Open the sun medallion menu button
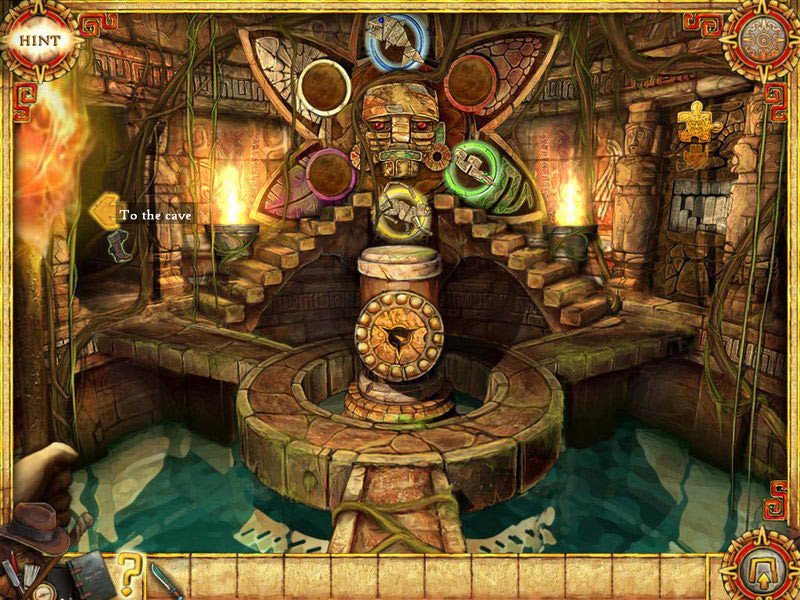800x600 pixels. click(x=760, y=39)
